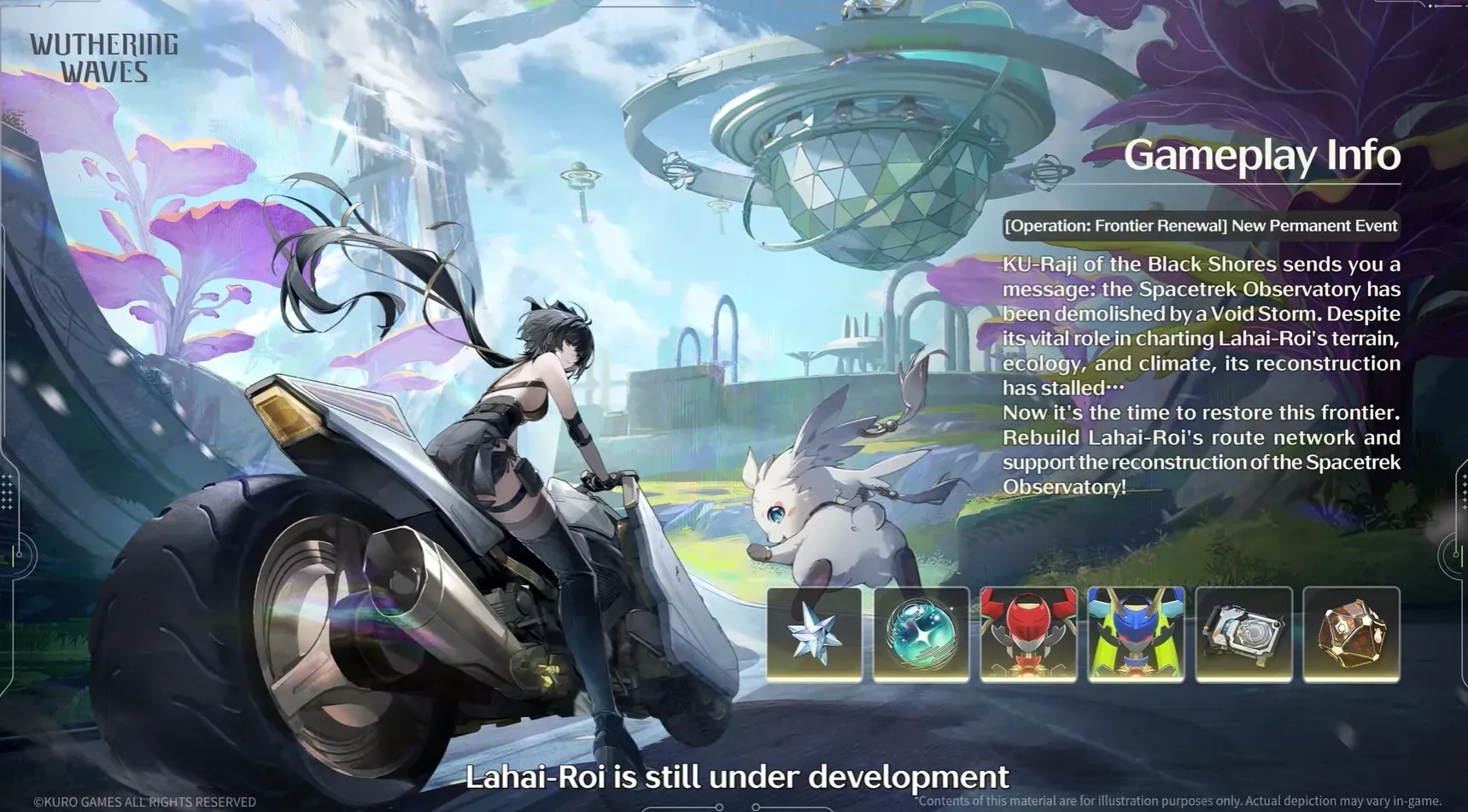Select the brown polyhedron reward icon
This screenshot has width=1468, height=812.
click(x=1351, y=634)
